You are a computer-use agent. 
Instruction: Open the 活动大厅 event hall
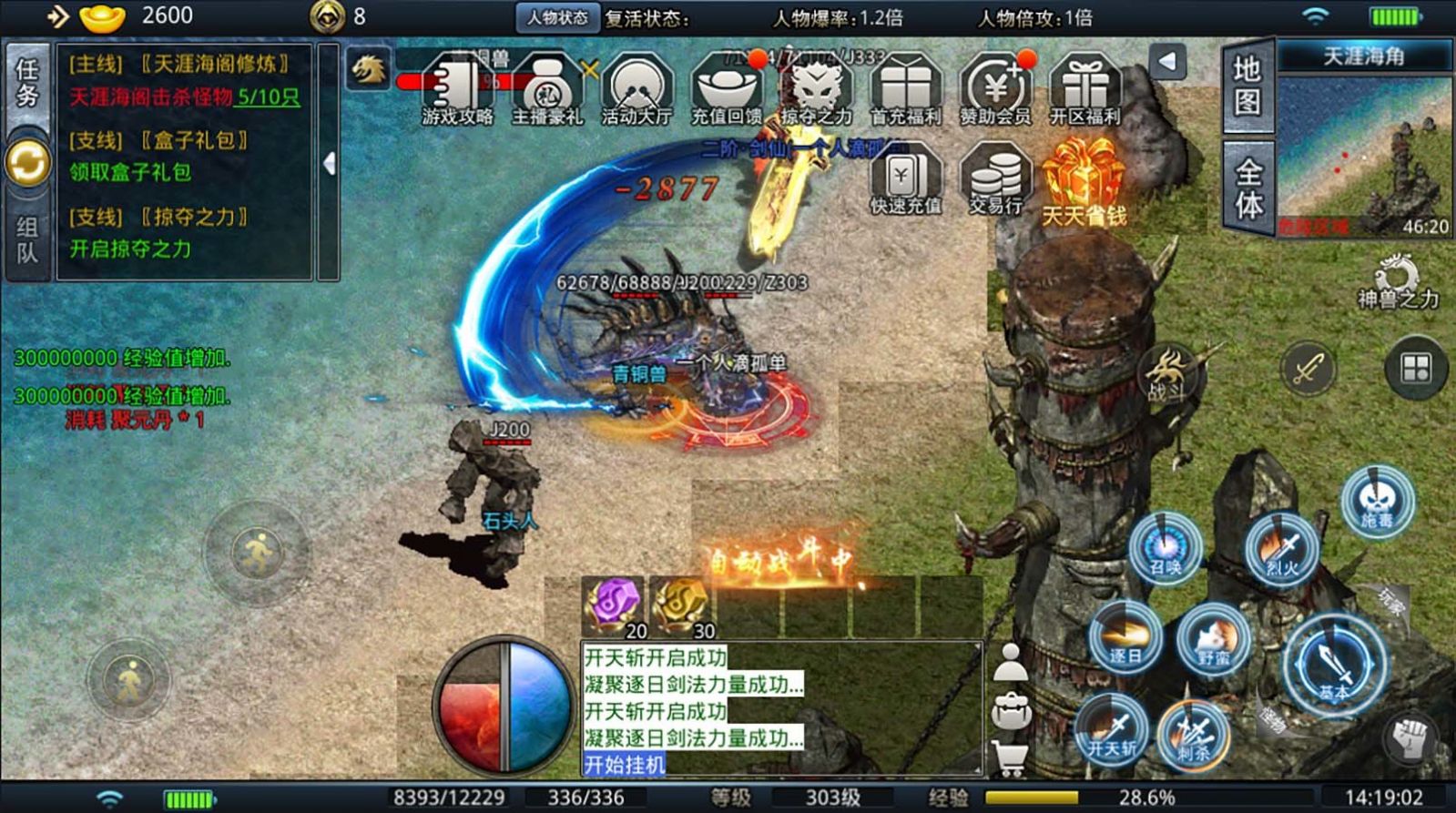pyautogui.click(x=636, y=89)
